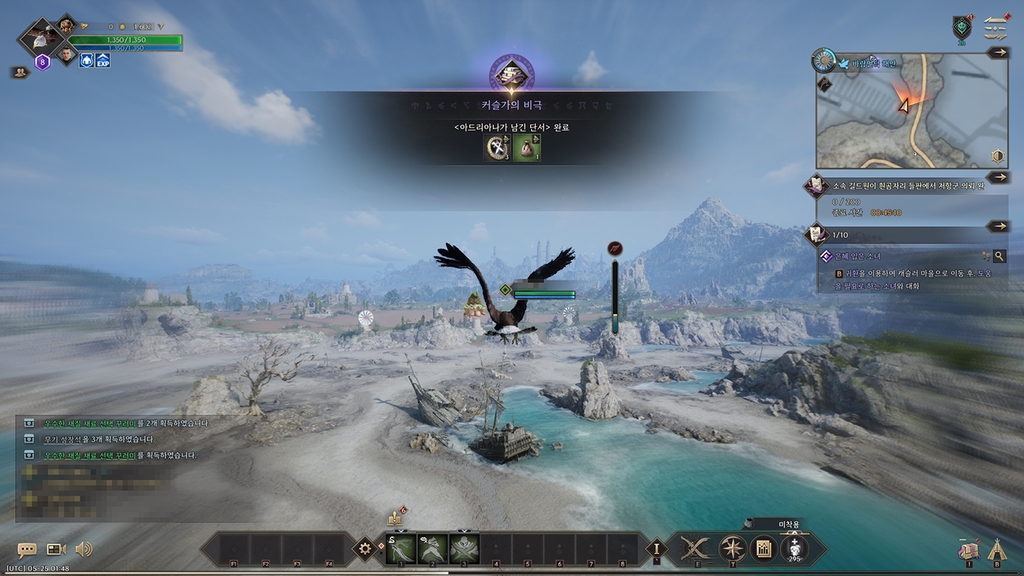Activate the first green skill slot

click(x=402, y=548)
